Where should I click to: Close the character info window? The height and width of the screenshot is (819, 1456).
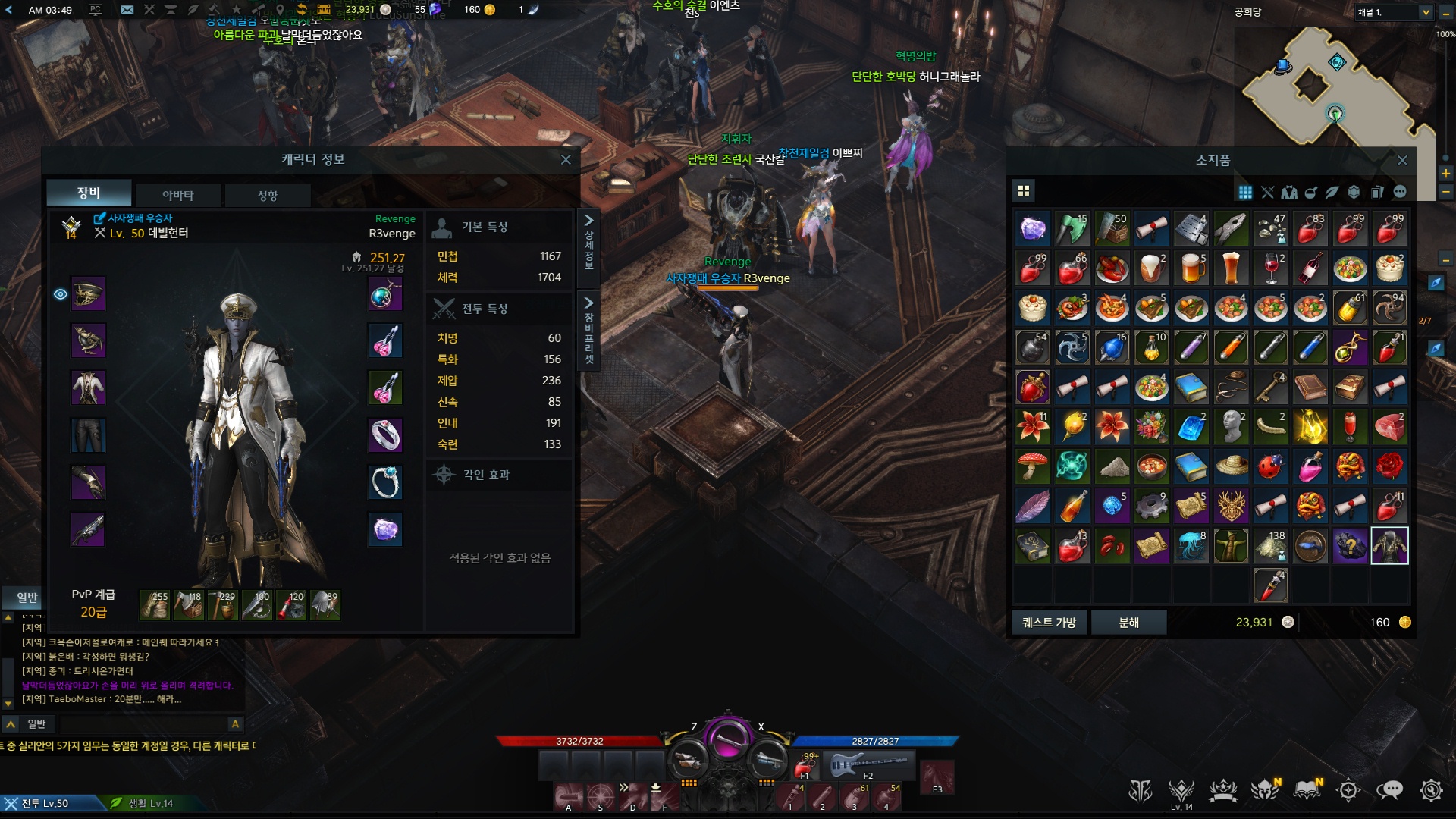[x=566, y=159]
